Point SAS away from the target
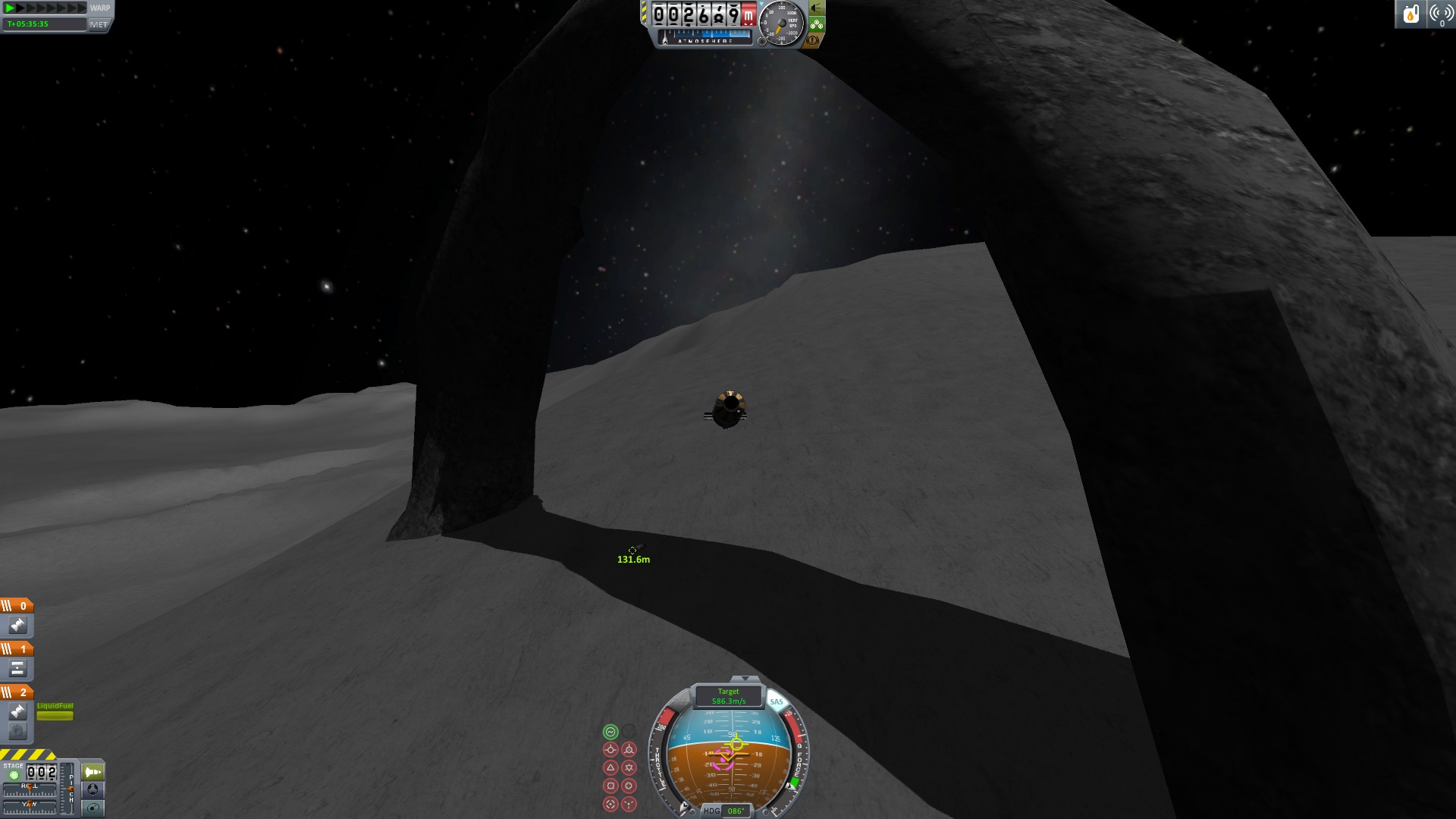The height and width of the screenshot is (819, 1456). [629, 804]
